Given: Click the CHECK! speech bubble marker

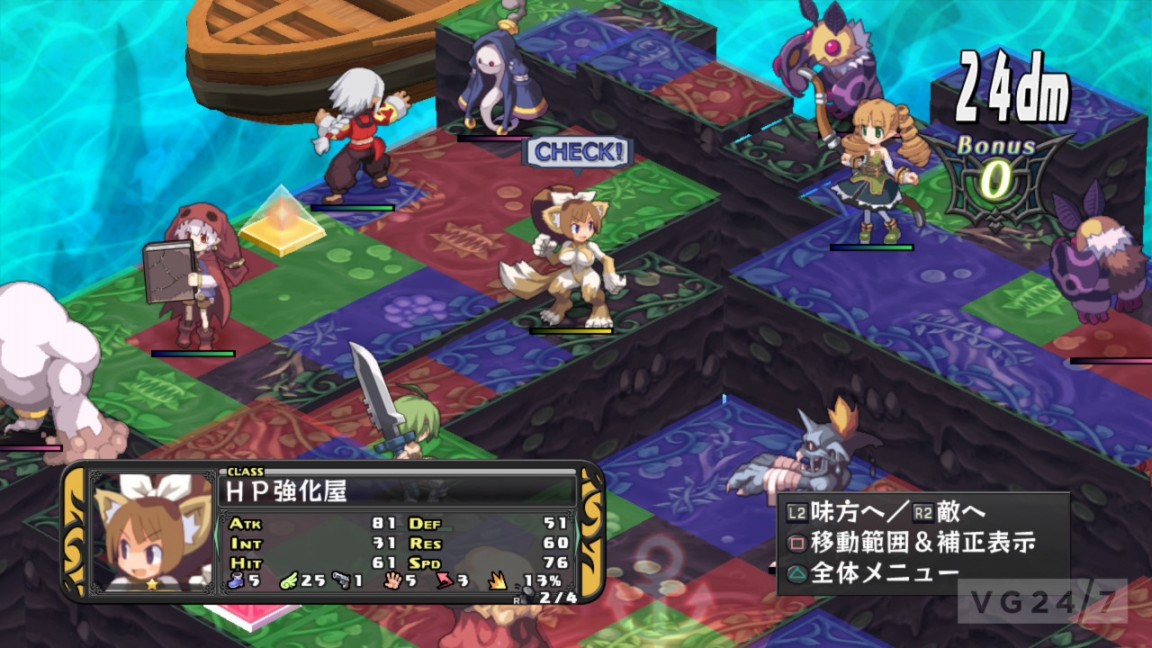Looking at the screenshot, I should pyautogui.click(x=579, y=153).
